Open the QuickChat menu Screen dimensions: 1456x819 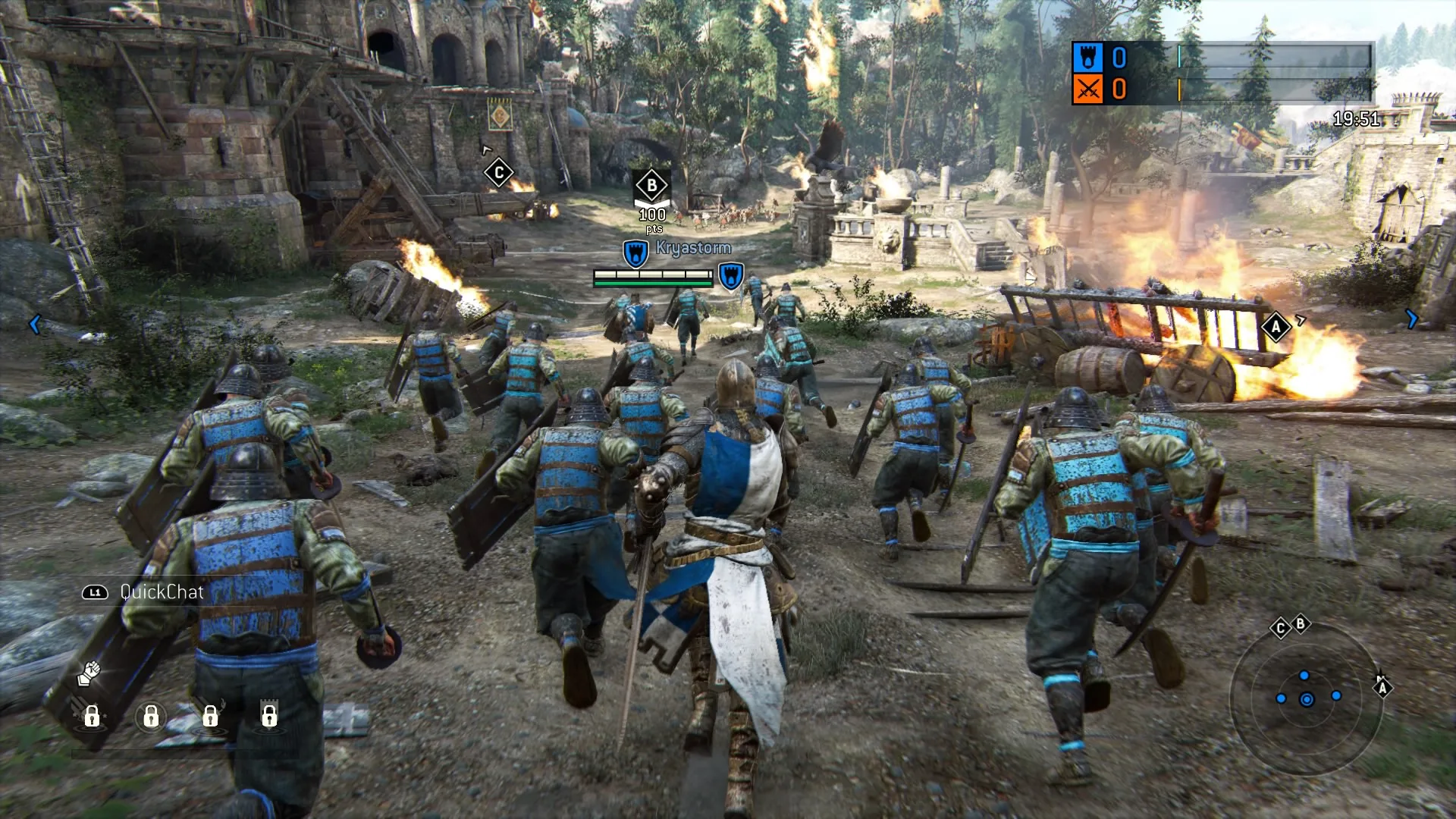(x=160, y=592)
